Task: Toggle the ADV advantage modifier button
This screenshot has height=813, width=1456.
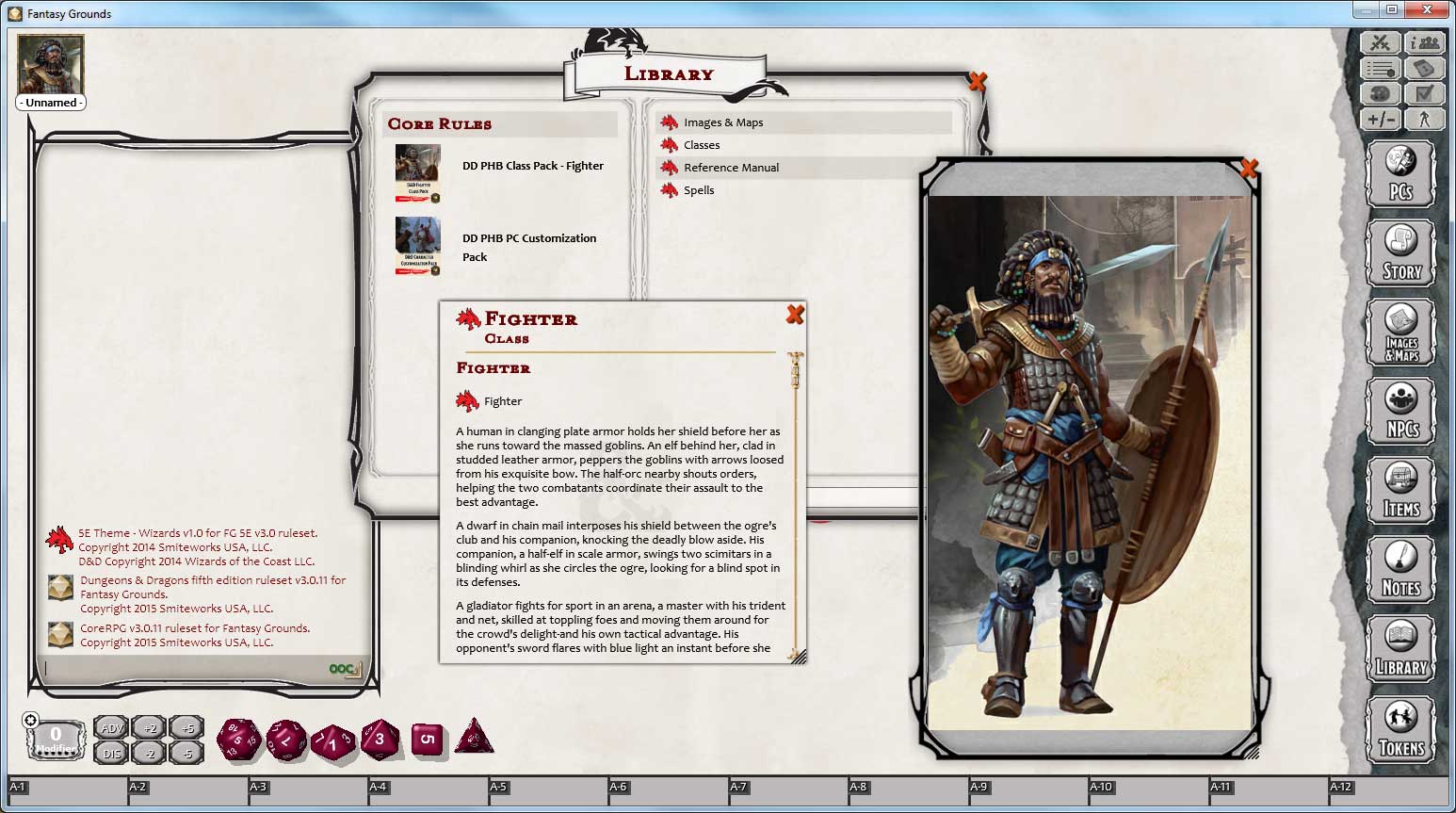Action: pyautogui.click(x=110, y=727)
